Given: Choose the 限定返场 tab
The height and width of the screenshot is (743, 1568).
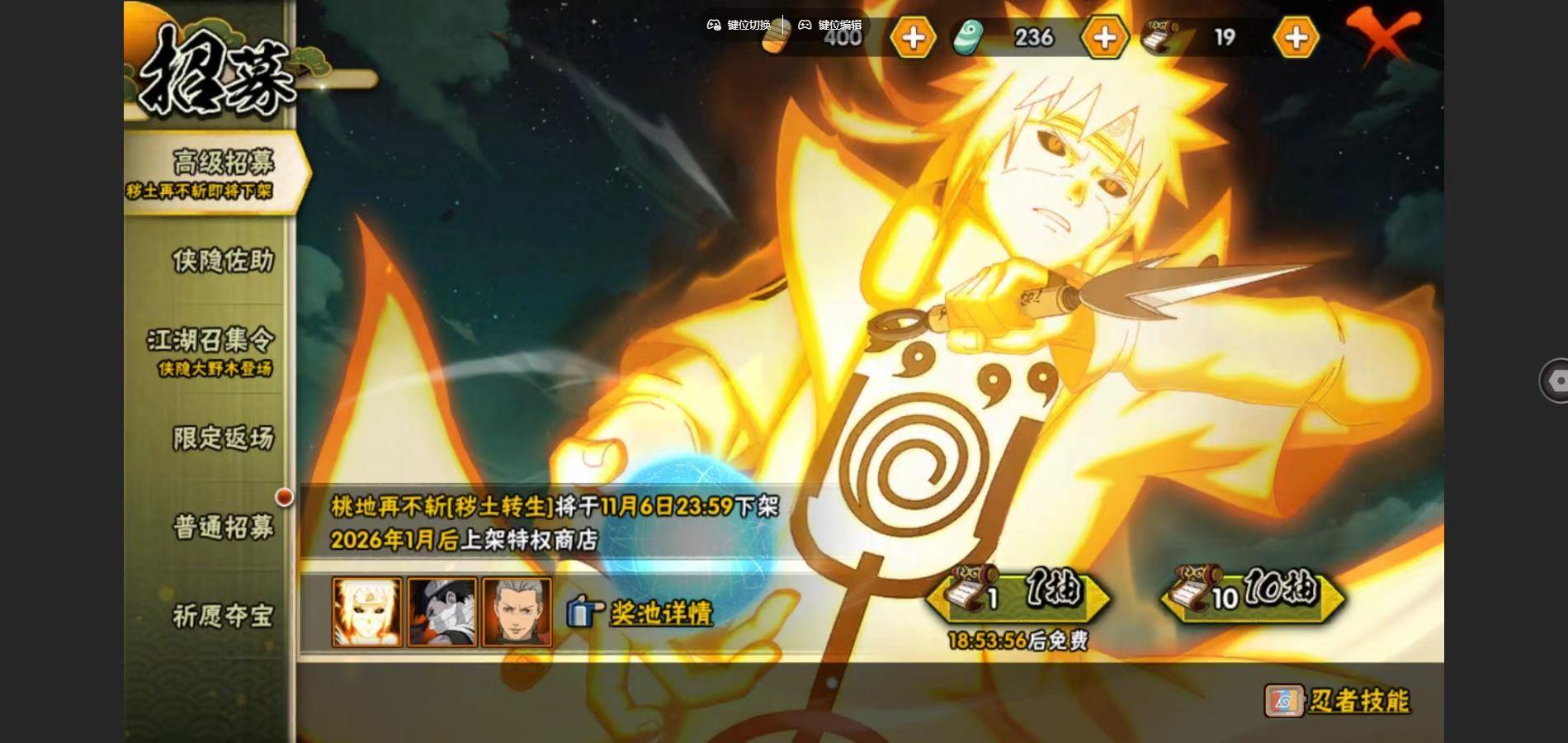Looking at the screenshot, I should click(222, 438).
